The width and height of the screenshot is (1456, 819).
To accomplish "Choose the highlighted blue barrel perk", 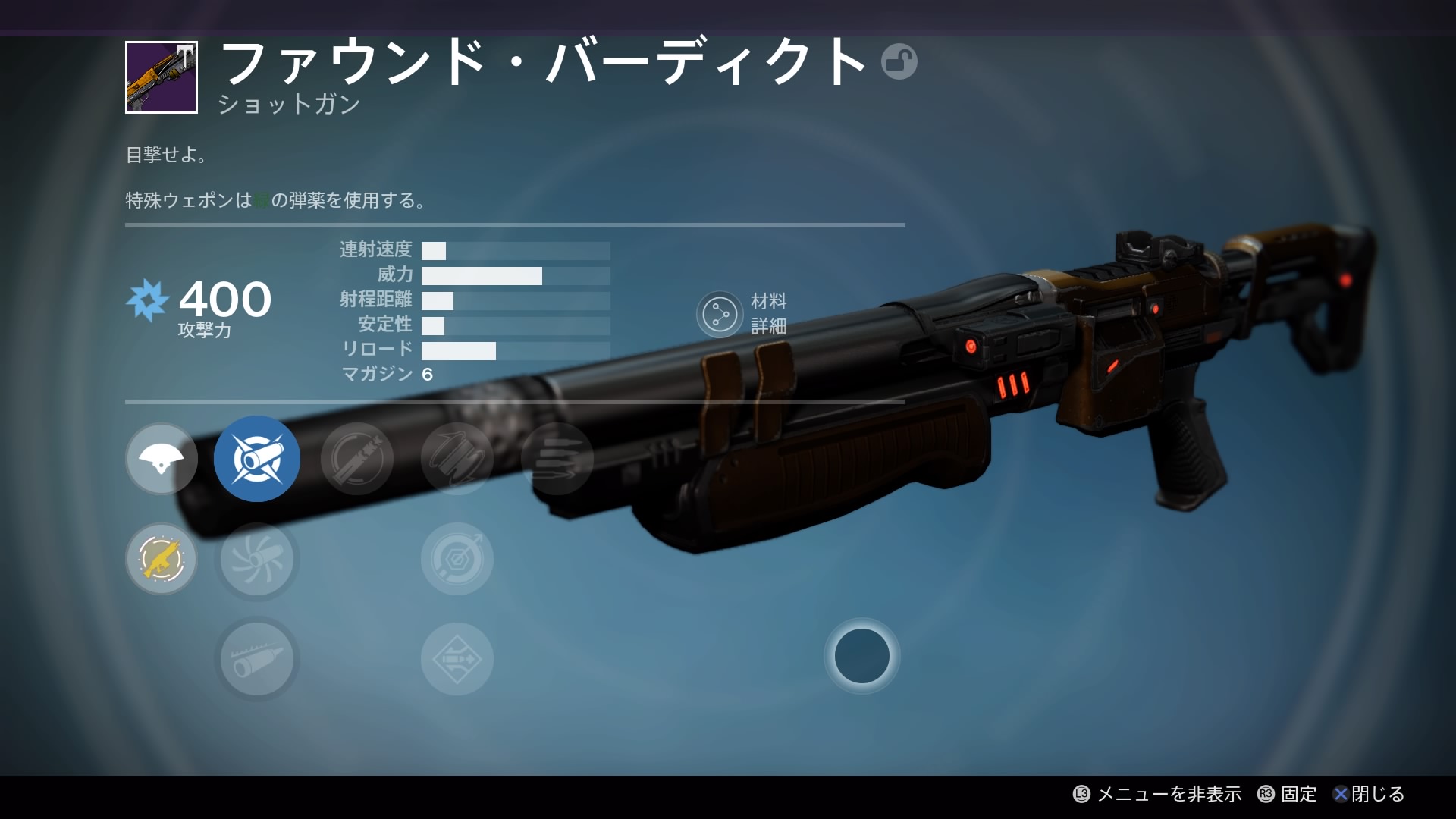I will 257,459.
